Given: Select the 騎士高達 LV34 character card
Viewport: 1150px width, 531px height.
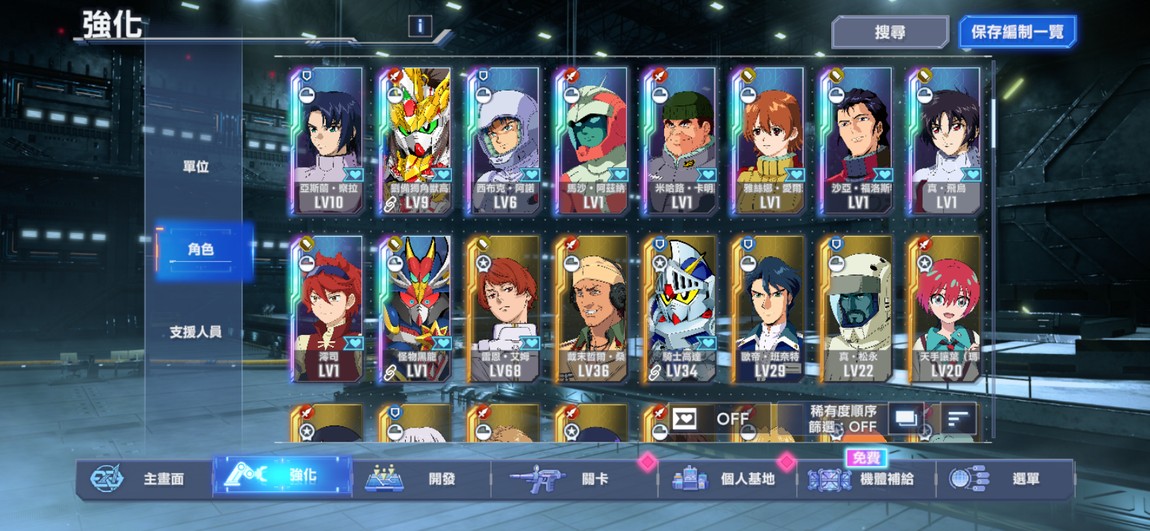Looking at the screenshot, I should coord(680,310).
